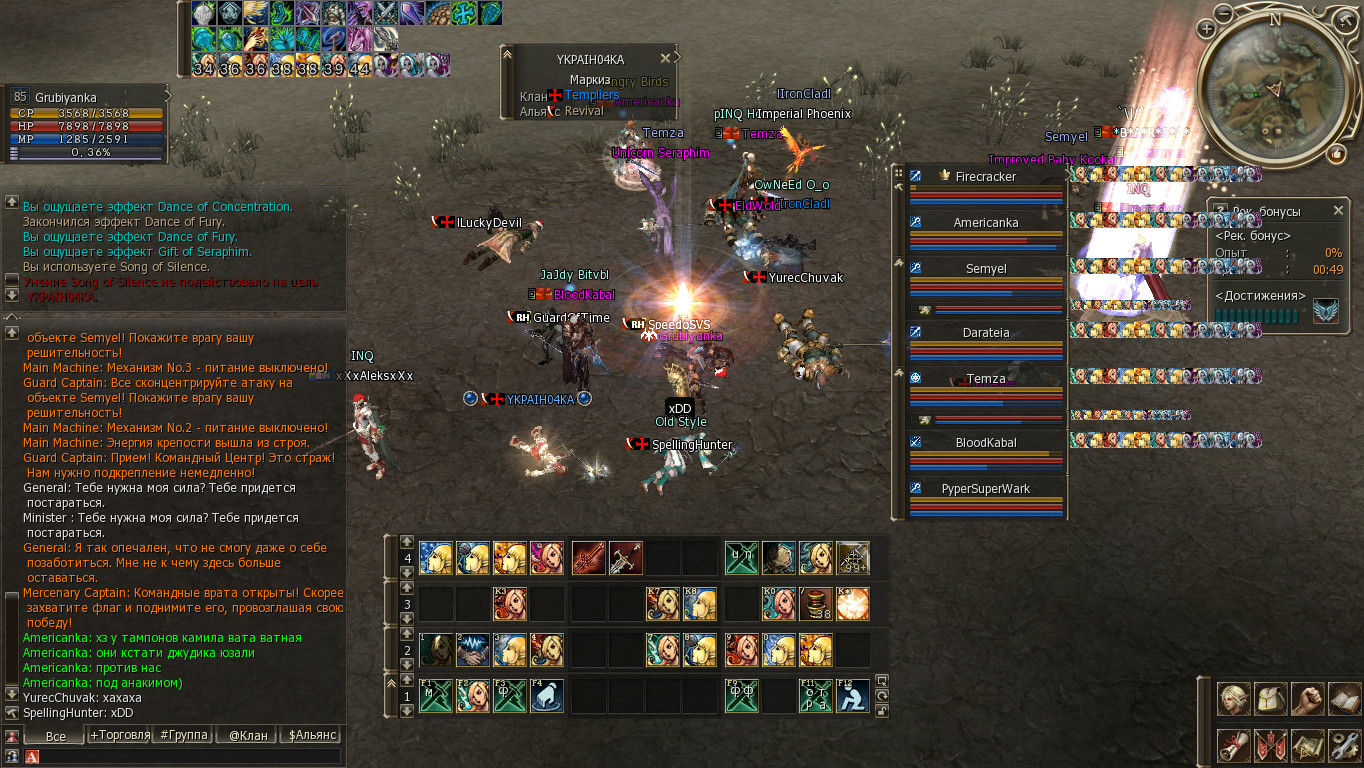Close the YKPAIH04KA target window
The image size is (1364, 768).
(665, 59)
